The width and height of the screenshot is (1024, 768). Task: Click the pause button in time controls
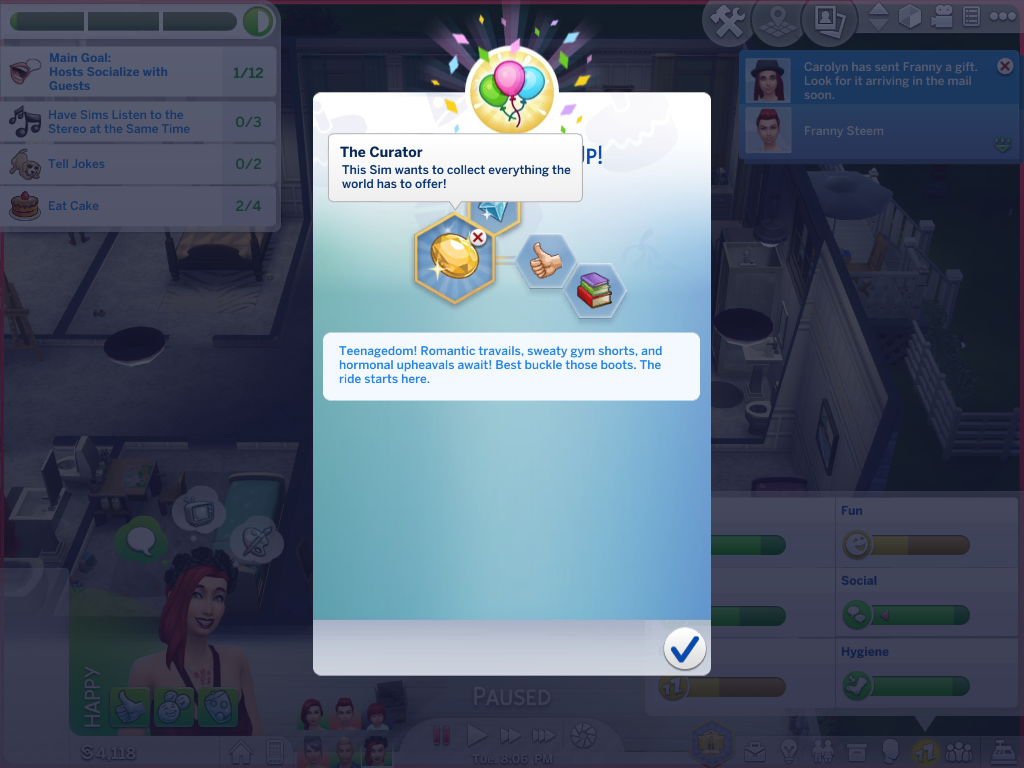(x=441, y=736)
